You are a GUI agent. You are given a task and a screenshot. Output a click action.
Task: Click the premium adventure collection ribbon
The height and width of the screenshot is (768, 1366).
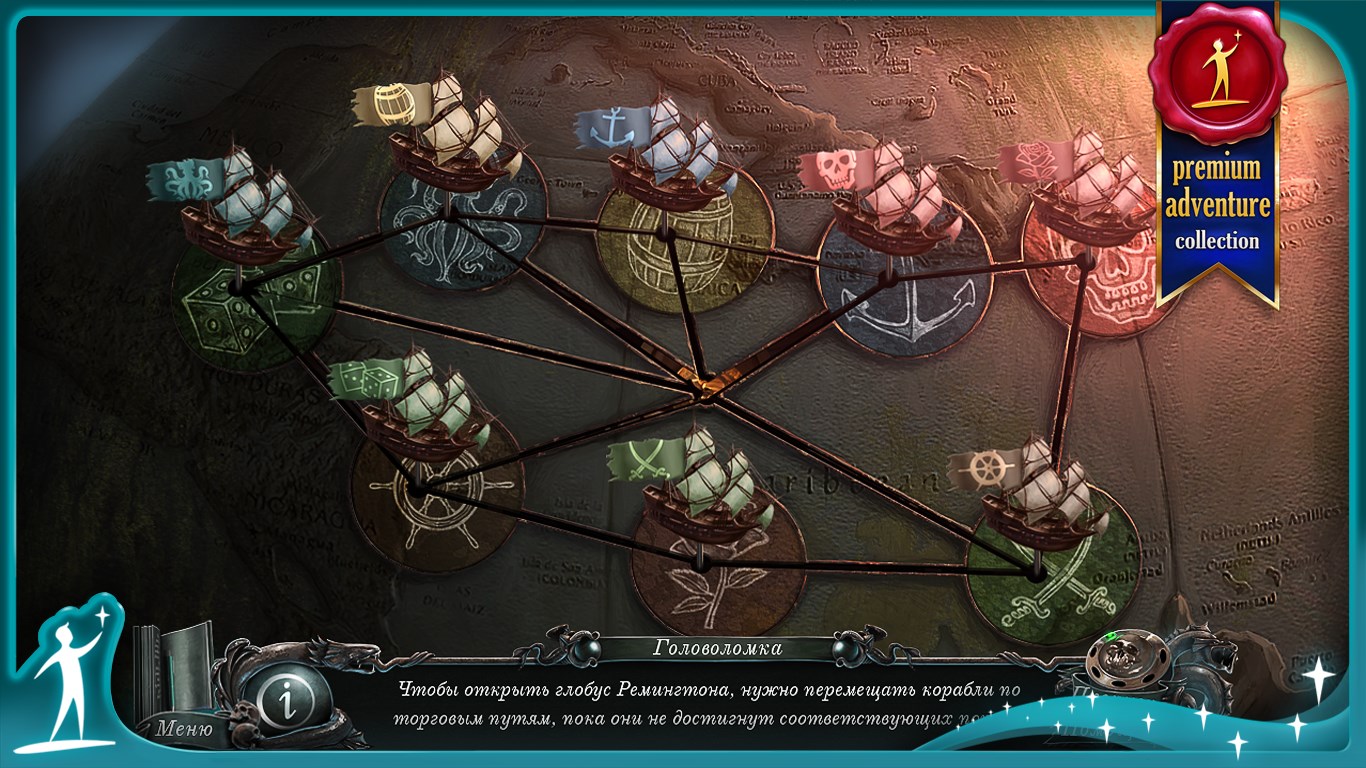pos(1216,150)
